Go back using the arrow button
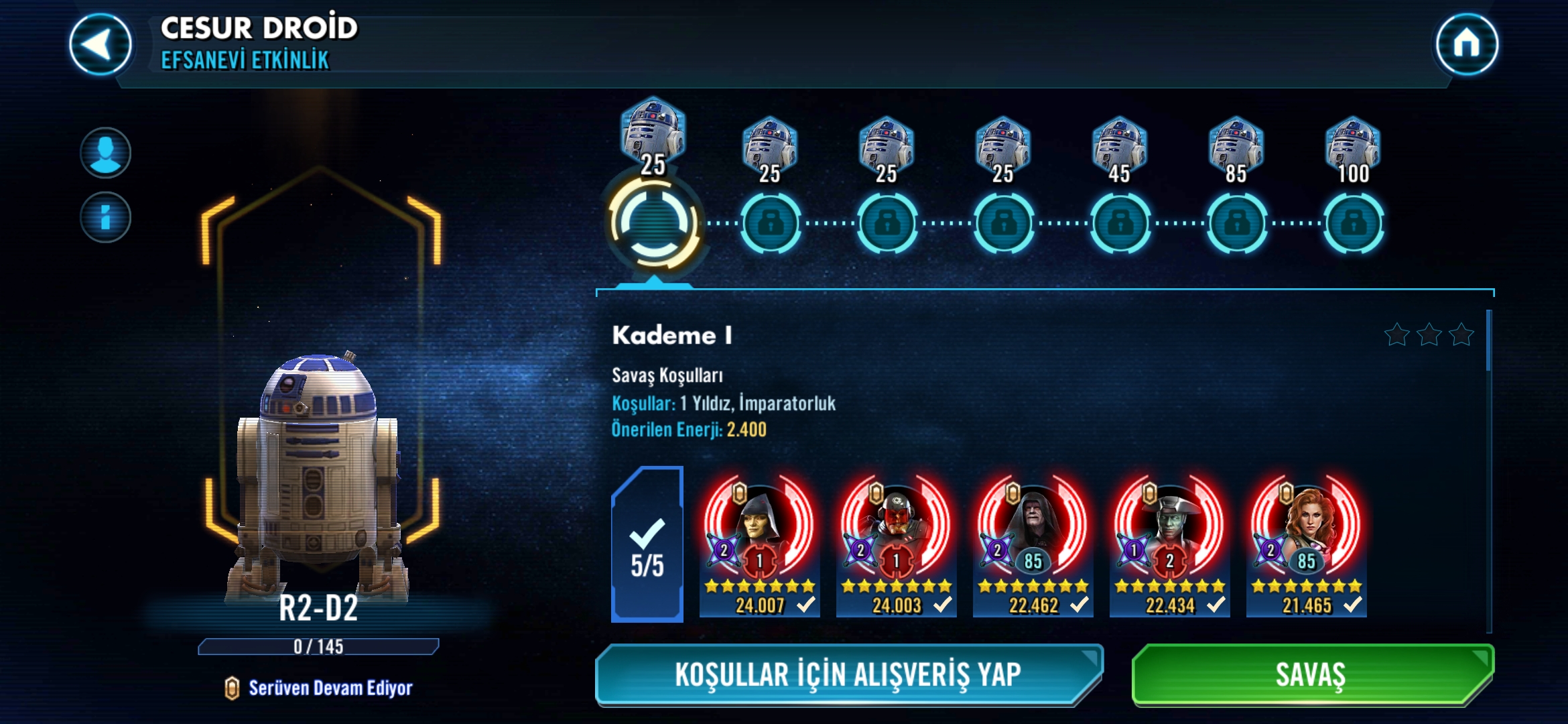Screen dimensions: 1568x724 tap(101, 45)
